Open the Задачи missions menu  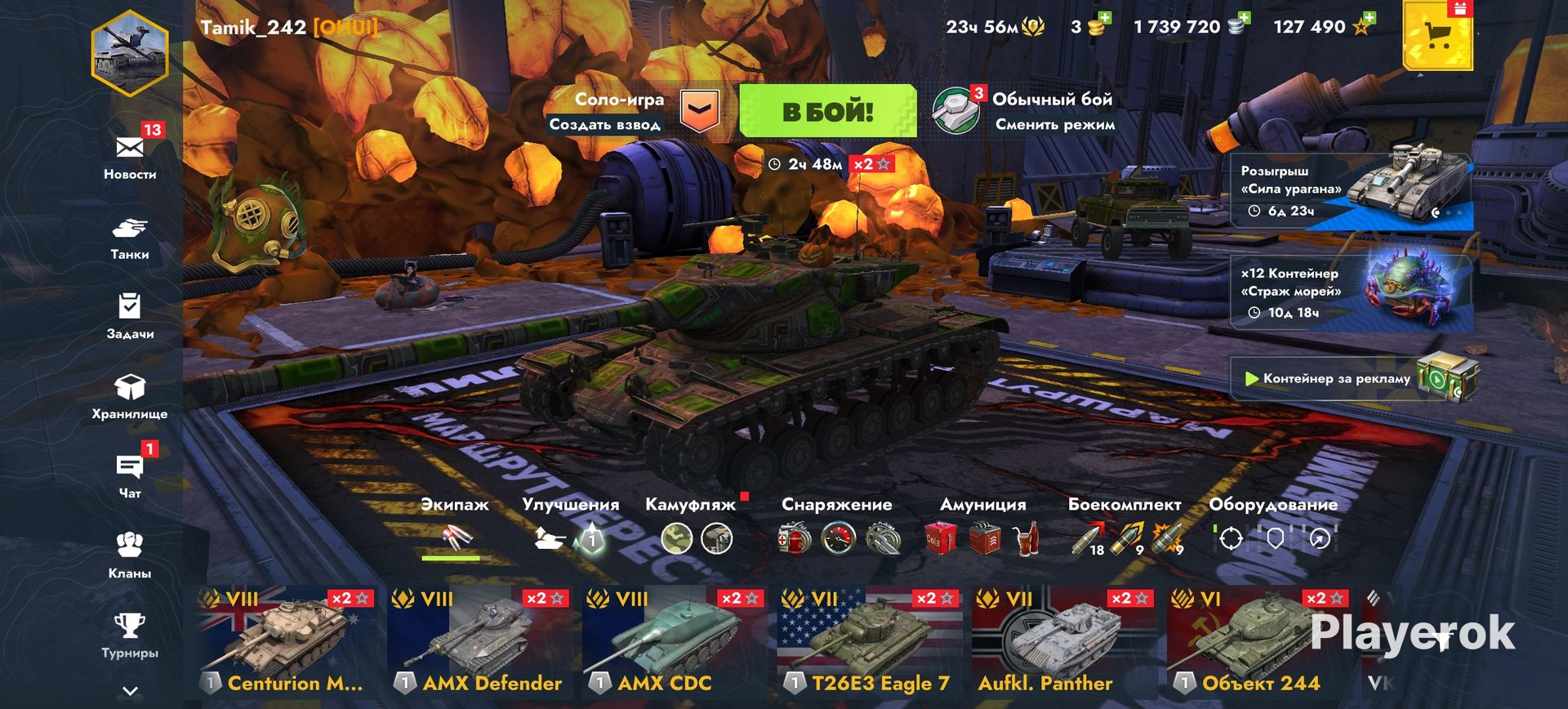(x=130, y=315)
